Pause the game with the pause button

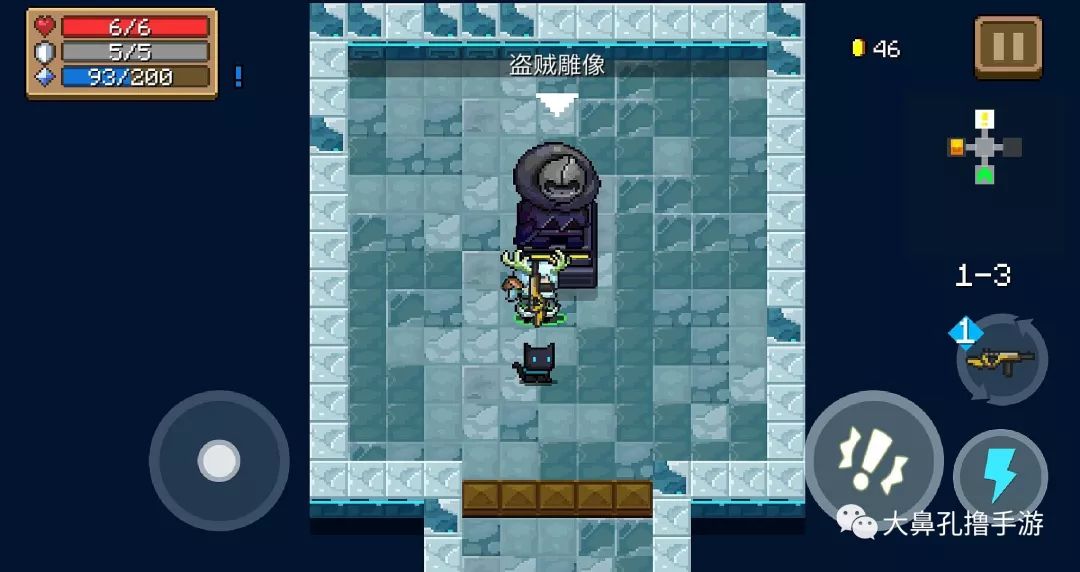tap(1008, 47)
